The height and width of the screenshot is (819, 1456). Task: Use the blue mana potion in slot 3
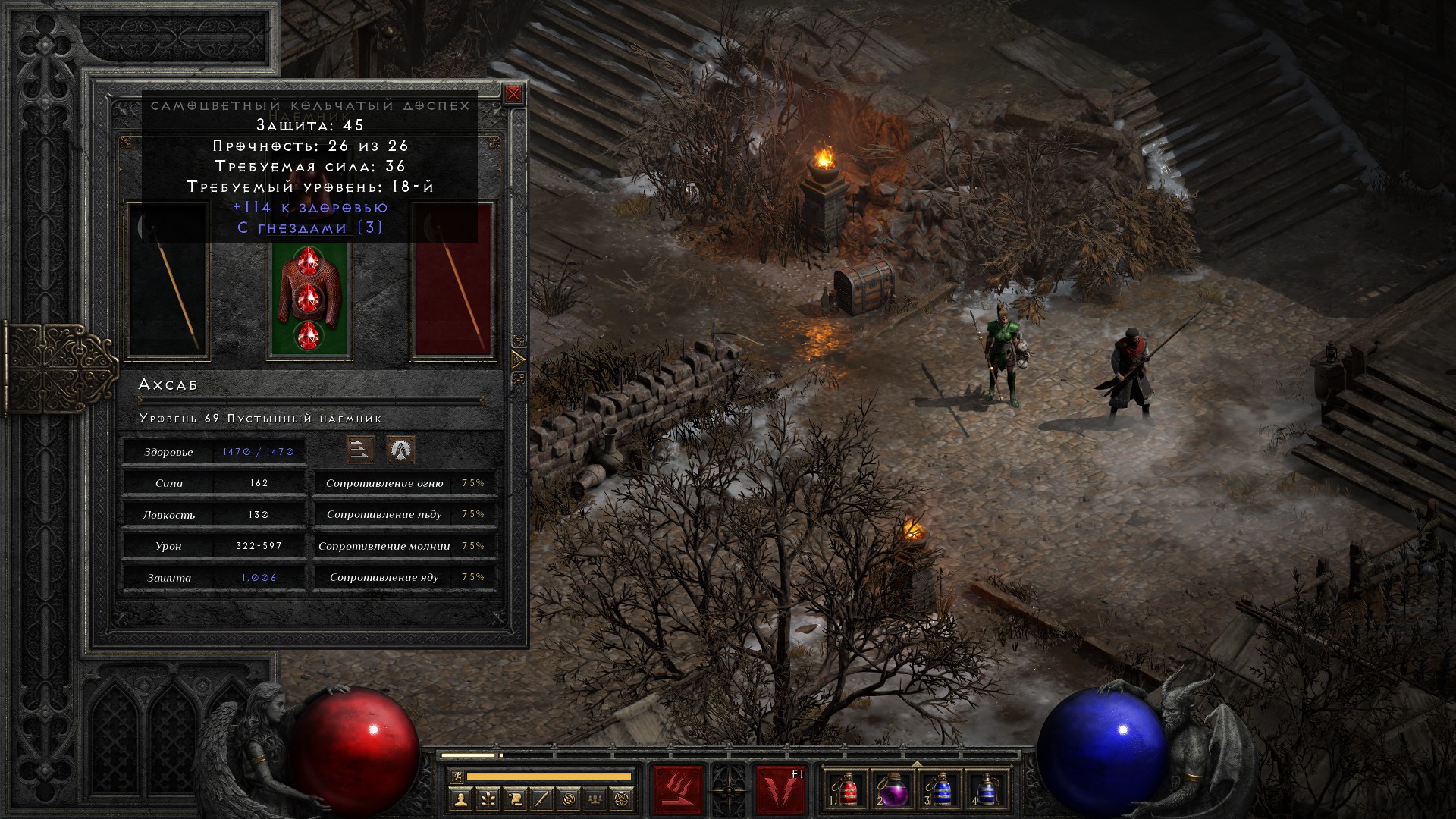click(940, 790)
